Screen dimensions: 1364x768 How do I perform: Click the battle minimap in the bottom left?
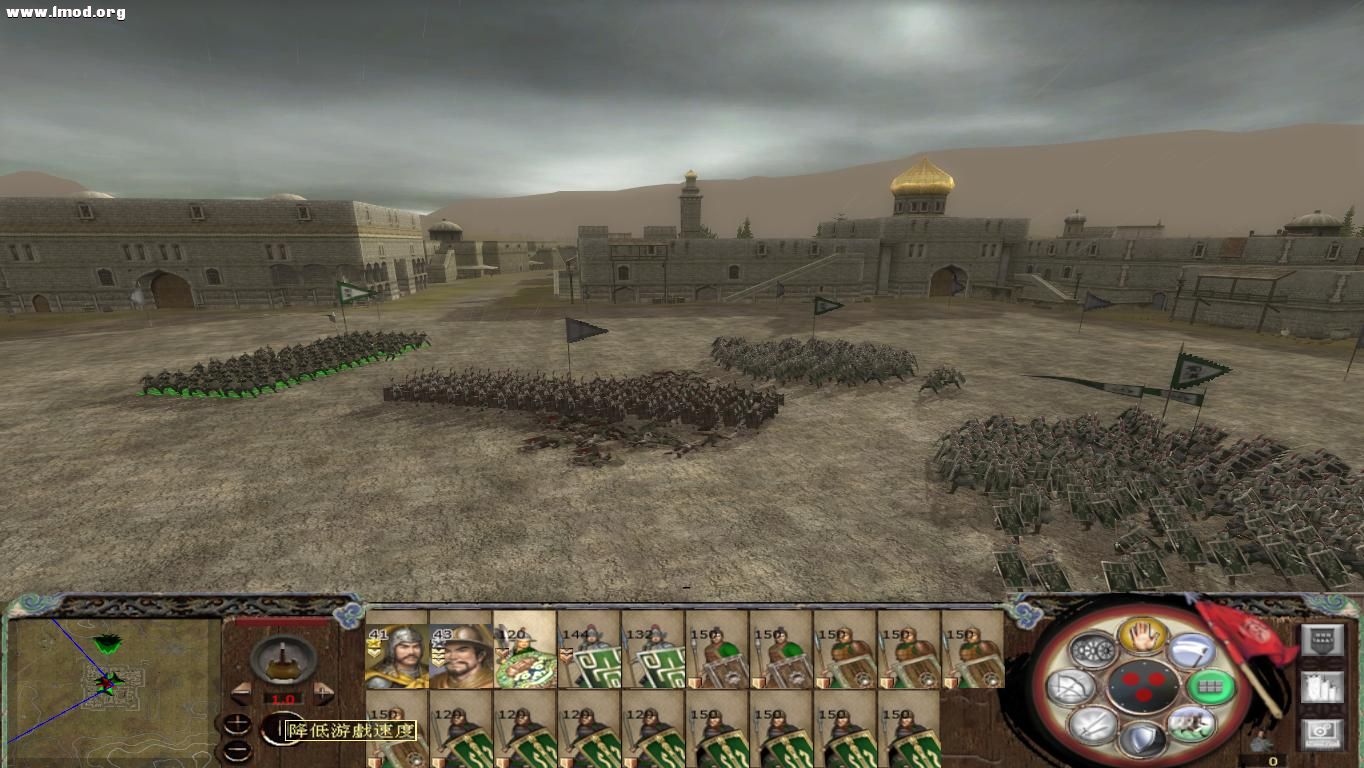[x=110, y=690]
